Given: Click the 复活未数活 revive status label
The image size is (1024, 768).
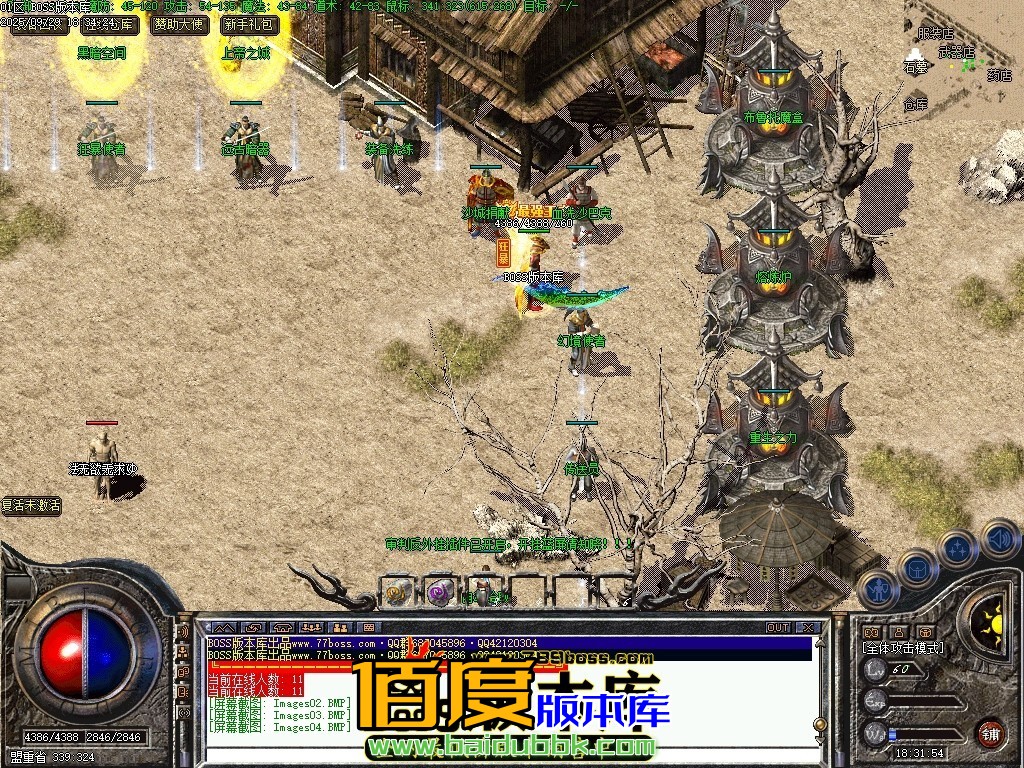Looking at the screenshot, I should click(x=32, y=506).
